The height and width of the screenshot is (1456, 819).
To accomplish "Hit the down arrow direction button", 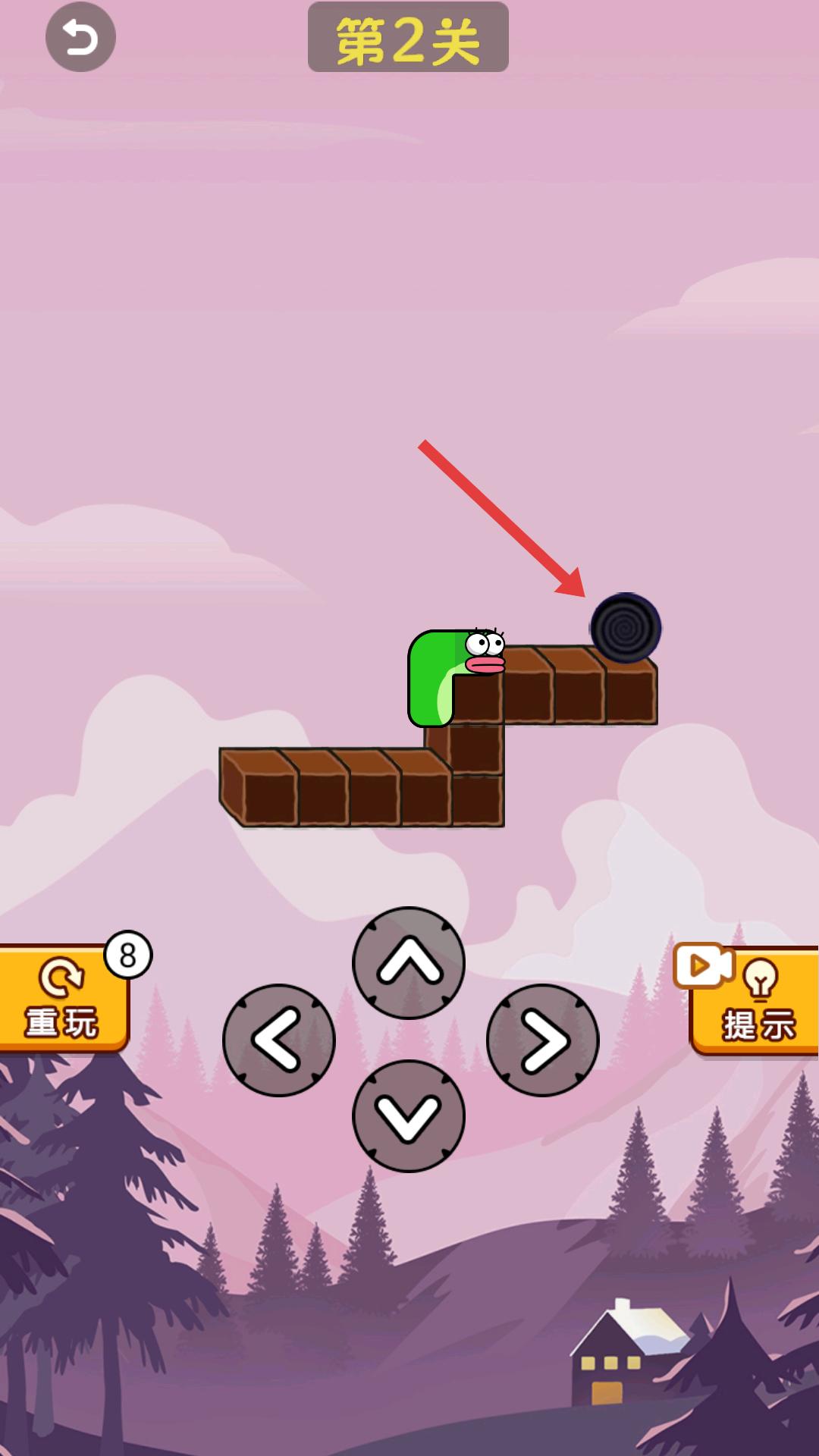I will (x=409, y=1116).
